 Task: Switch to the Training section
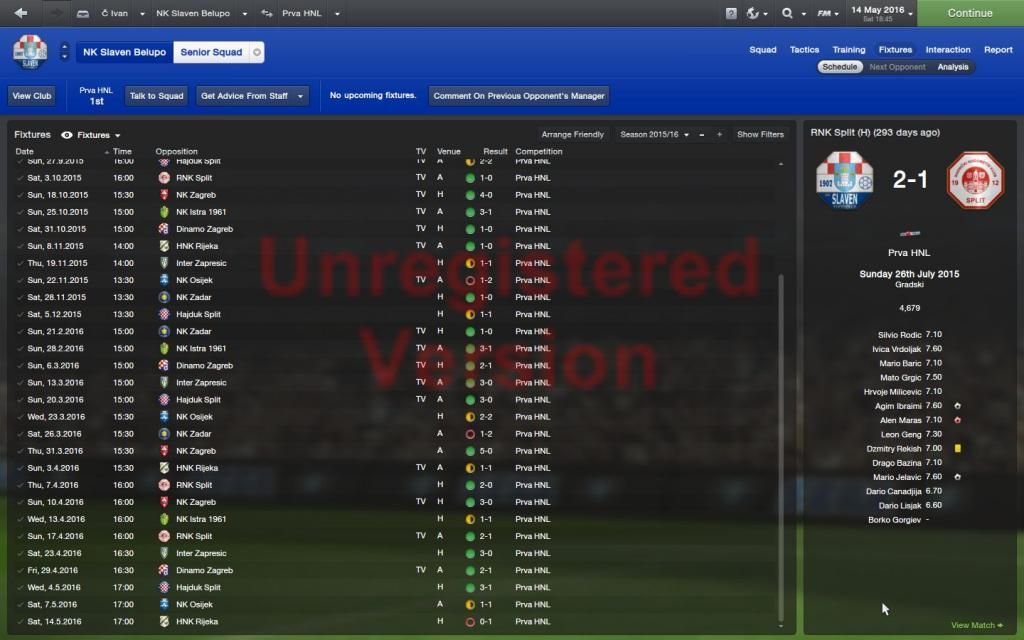pos(848,49)
